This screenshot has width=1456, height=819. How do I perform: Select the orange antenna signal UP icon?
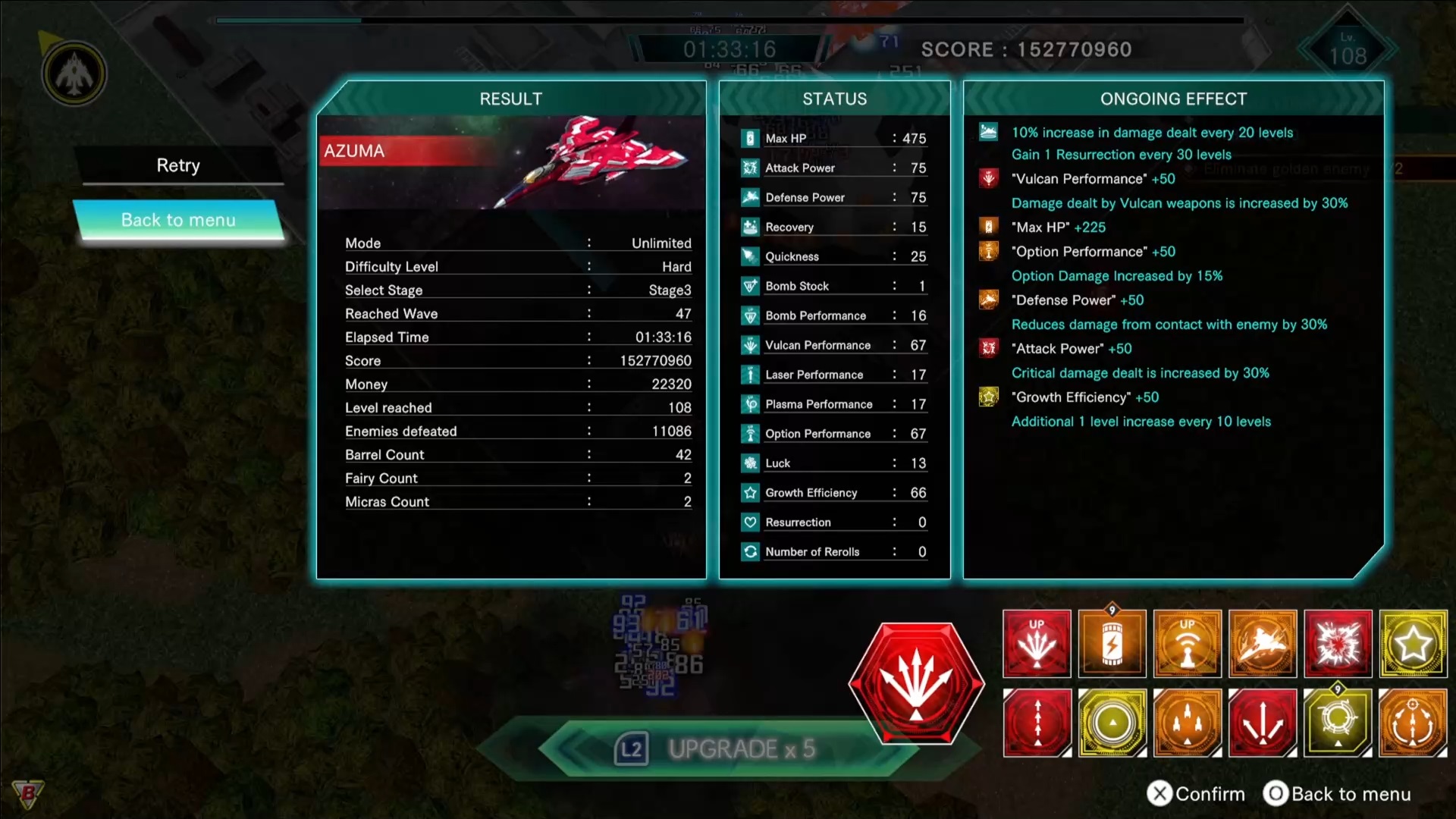pyautogui.click(x=1187, y=644)
